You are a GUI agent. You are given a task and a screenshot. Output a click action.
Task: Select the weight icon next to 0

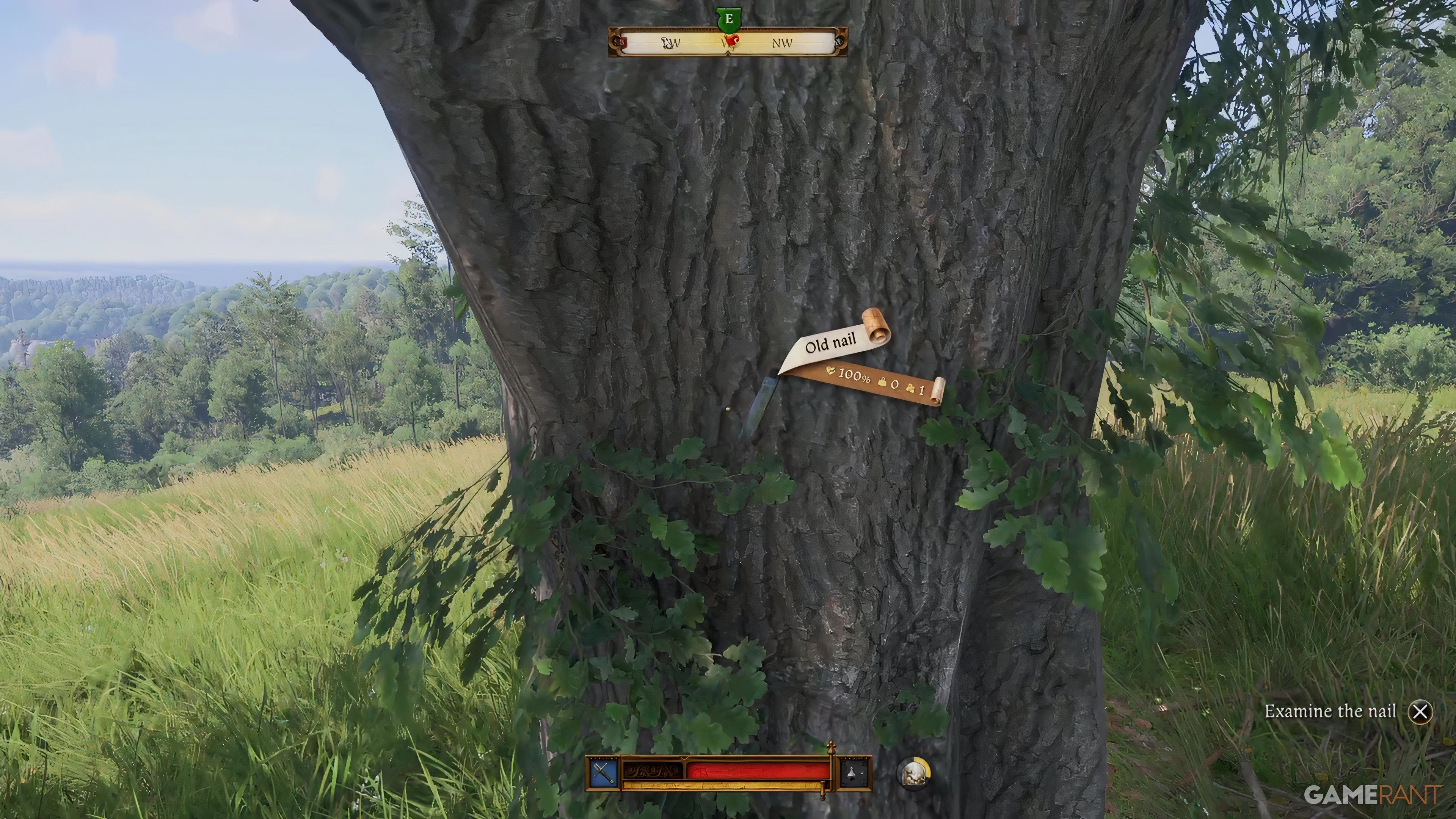[882, 383]
